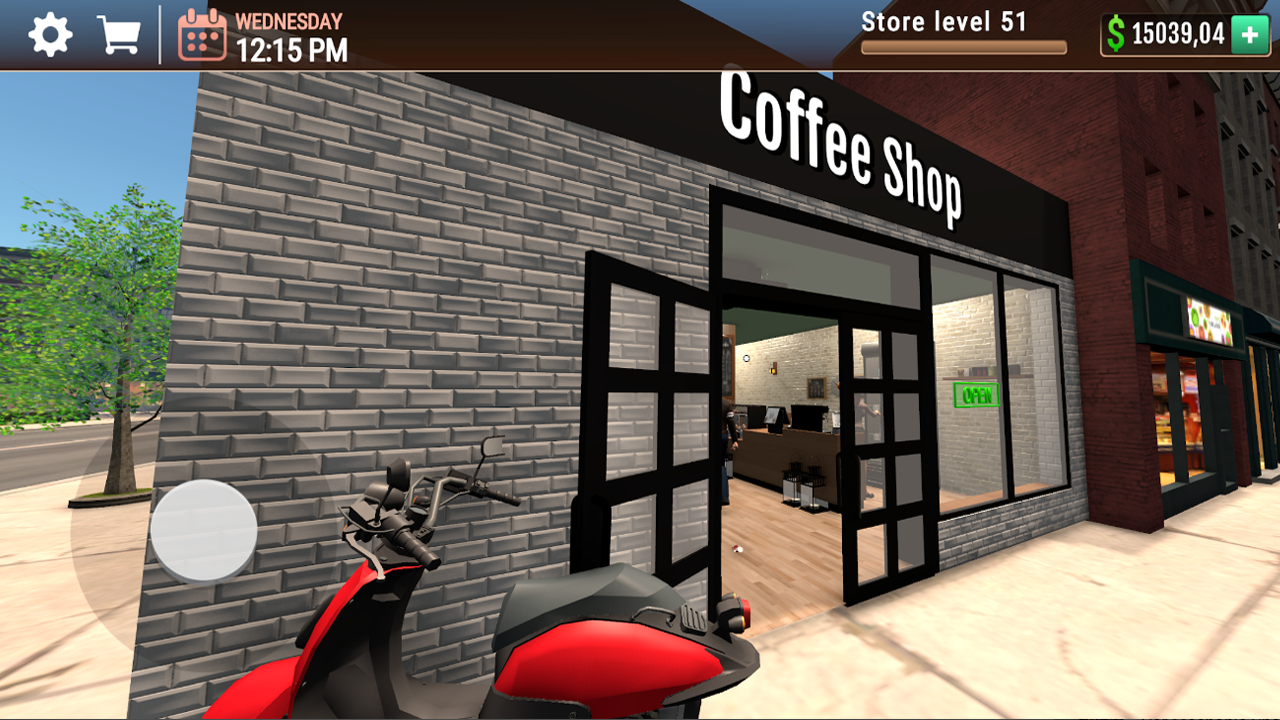Toggle the shop open status sign
The image size is (1280, 720).
pyautogui.click(x=977, y=393)
